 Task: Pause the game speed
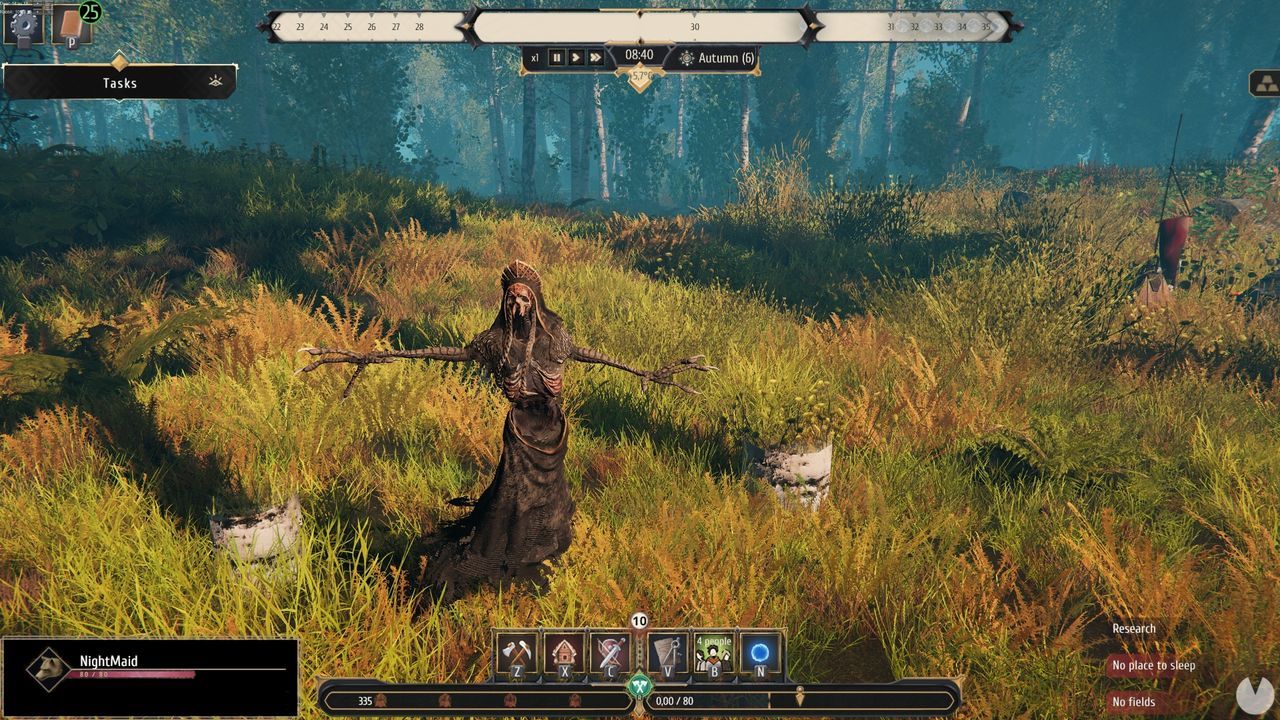[556, 57]
